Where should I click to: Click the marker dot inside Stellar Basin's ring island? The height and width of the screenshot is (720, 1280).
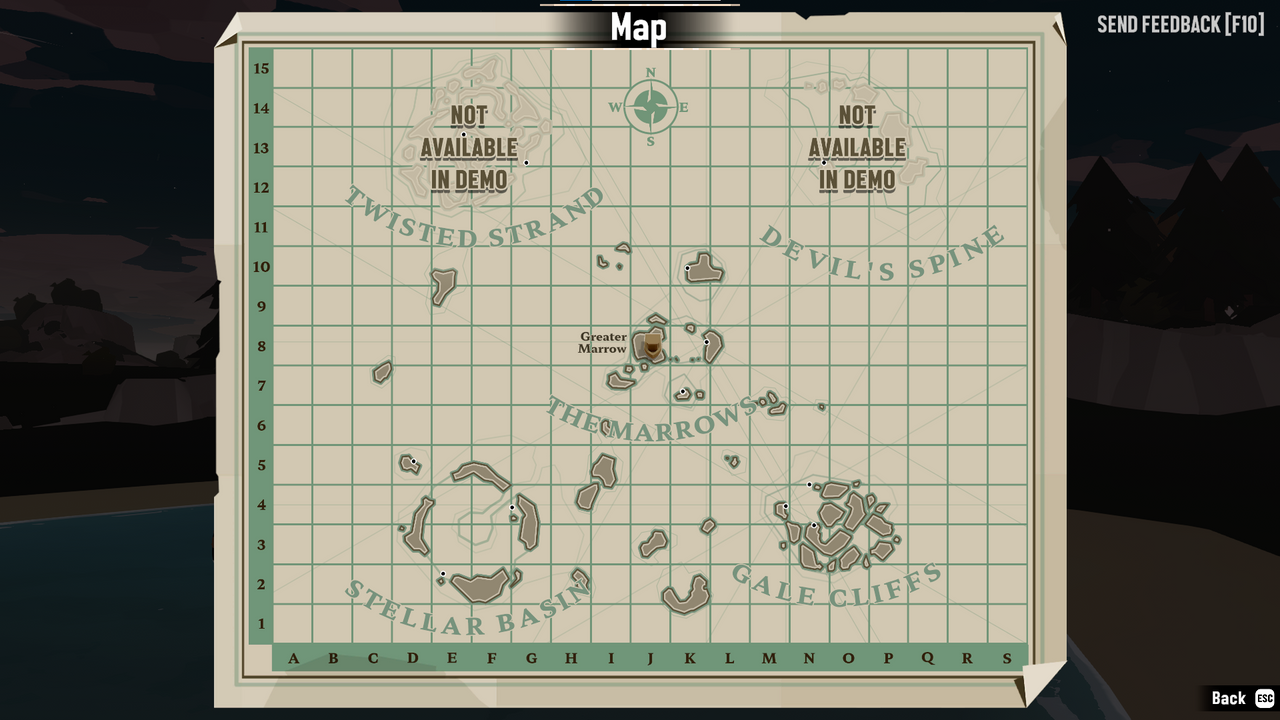(511, 507)
